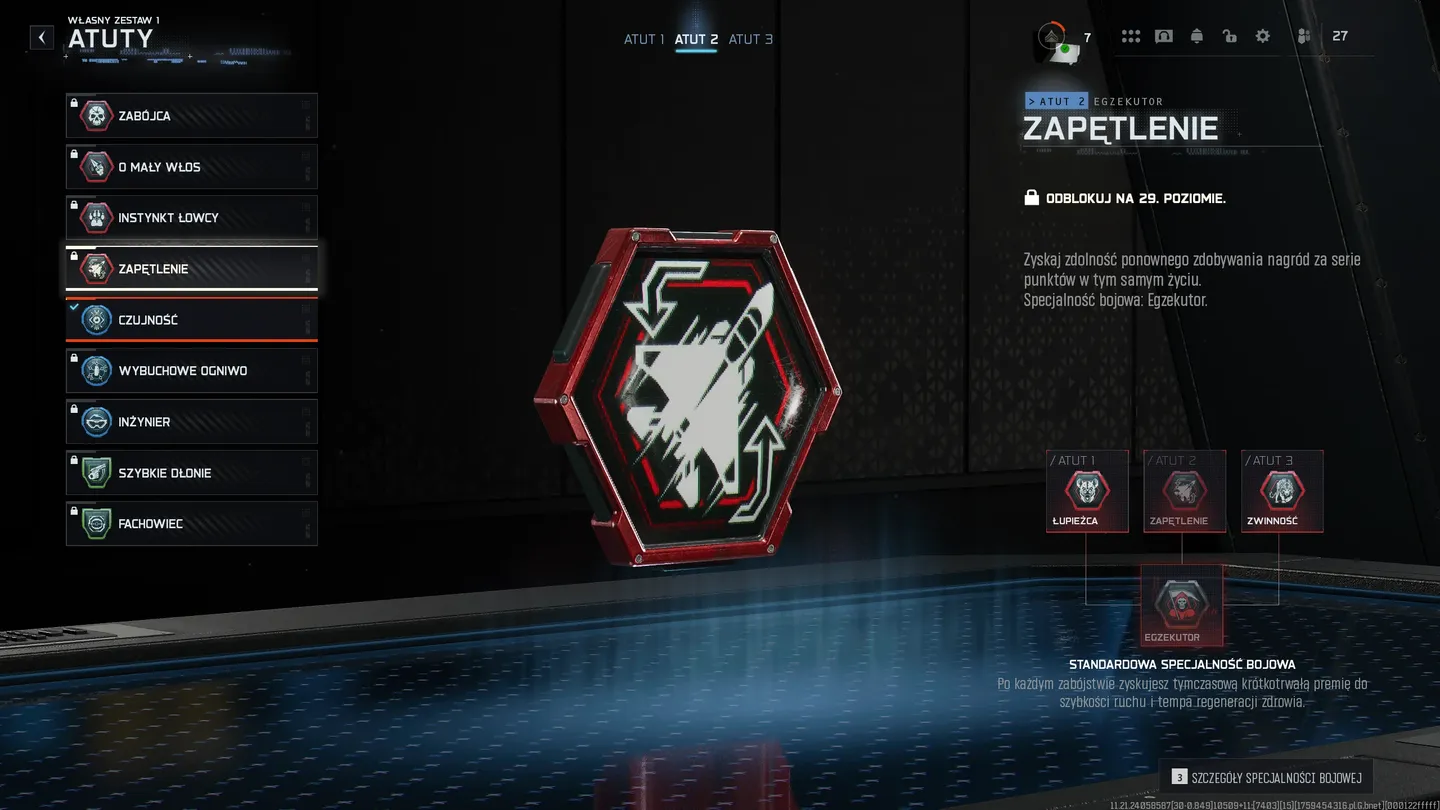The width and height of the screenshot is (1440, 810).
Task: Click the padlock on the Zapętlenie perk
Action: coord(76,255)
